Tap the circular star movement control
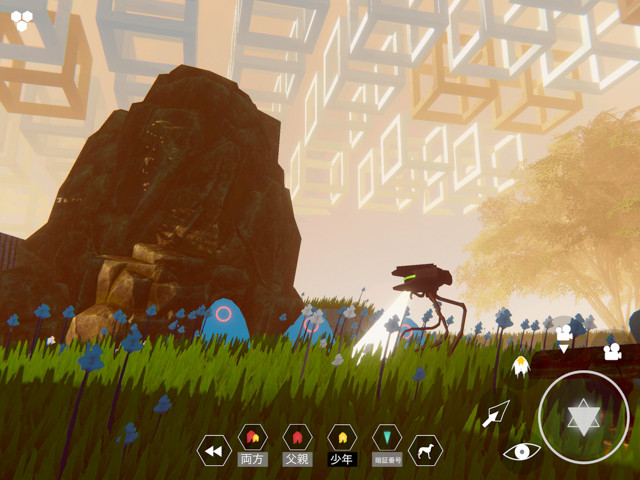Image resolution: width=640 pixels, height=480 pixels. click(x=583, y=416)
